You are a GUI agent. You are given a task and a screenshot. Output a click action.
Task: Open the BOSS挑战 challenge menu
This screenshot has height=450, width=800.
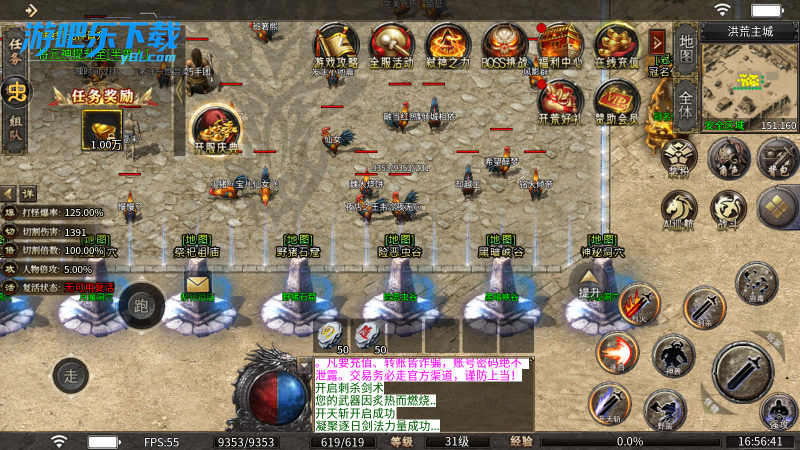click(x=505, y=45)
